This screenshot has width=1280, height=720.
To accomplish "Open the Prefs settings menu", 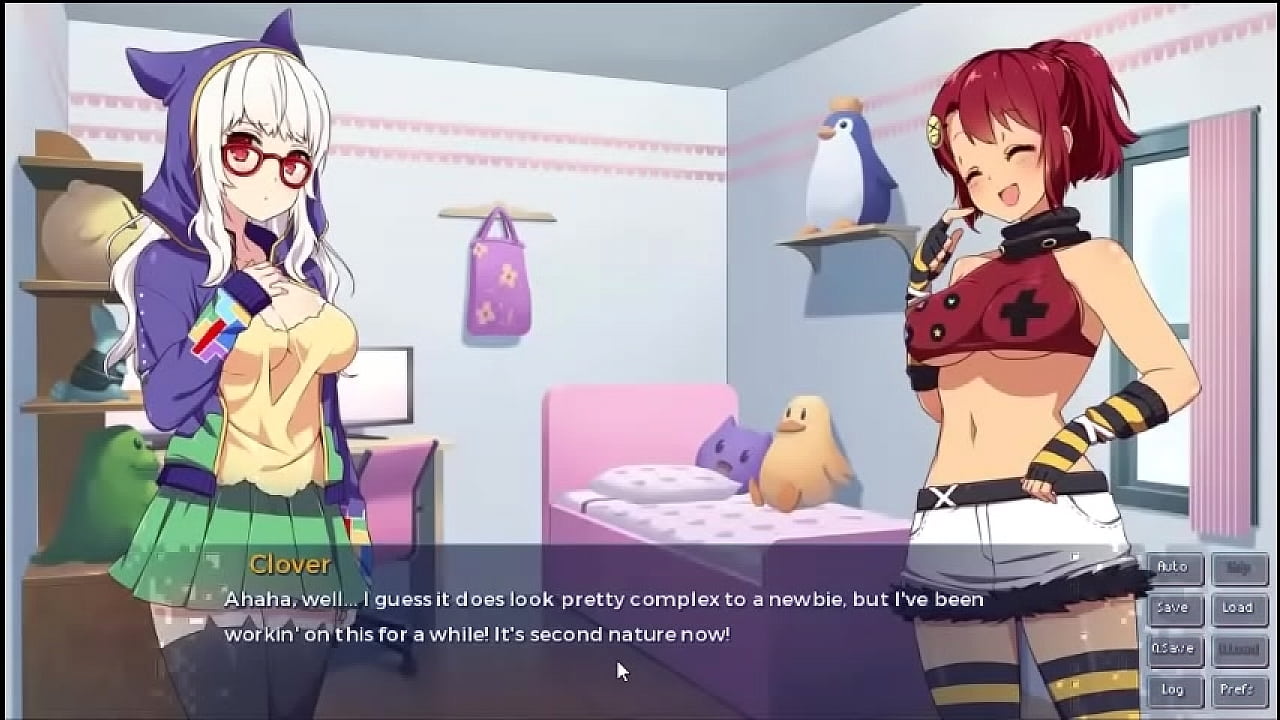I will [x=1239, y=689].
